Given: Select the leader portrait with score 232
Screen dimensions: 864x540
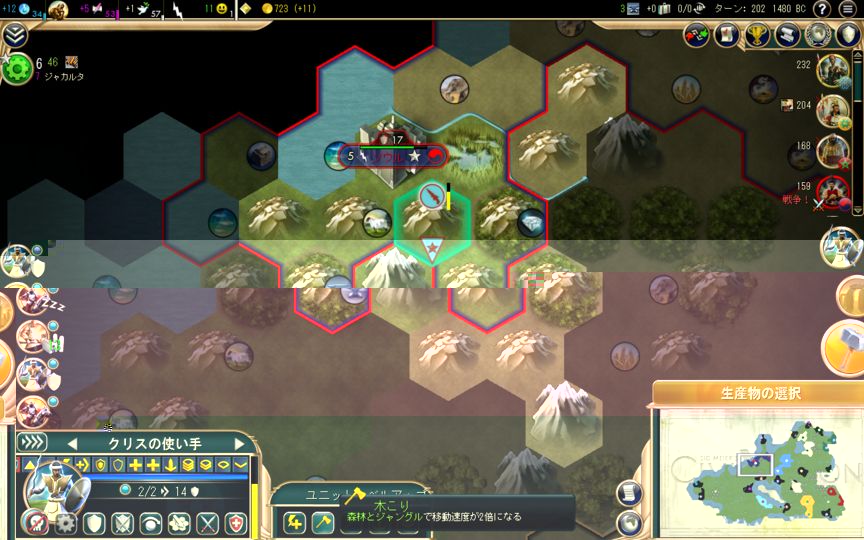Looking at the screenshot, I should [832, 70].
